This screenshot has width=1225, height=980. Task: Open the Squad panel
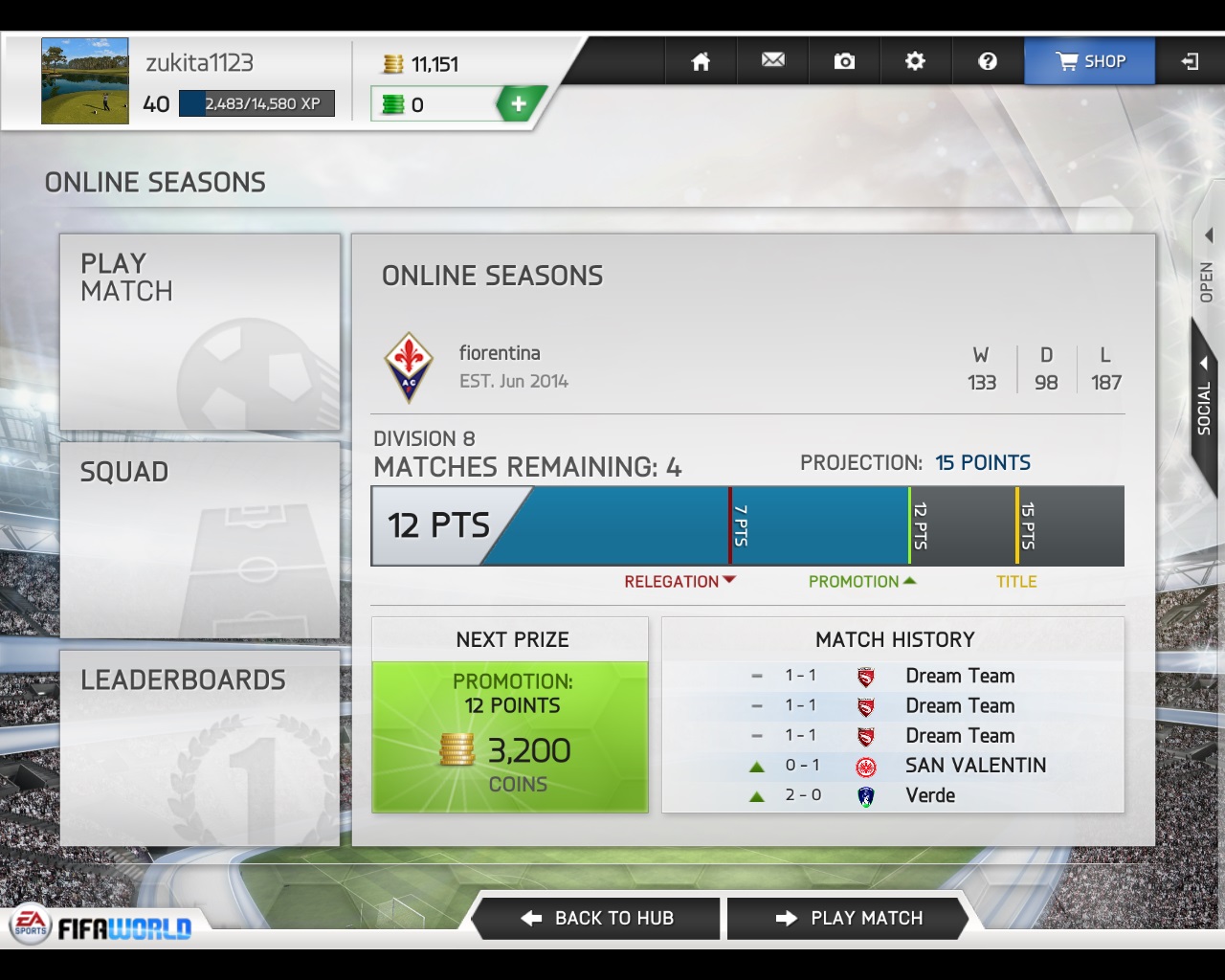pyautogui.click(x=200, y=541)
